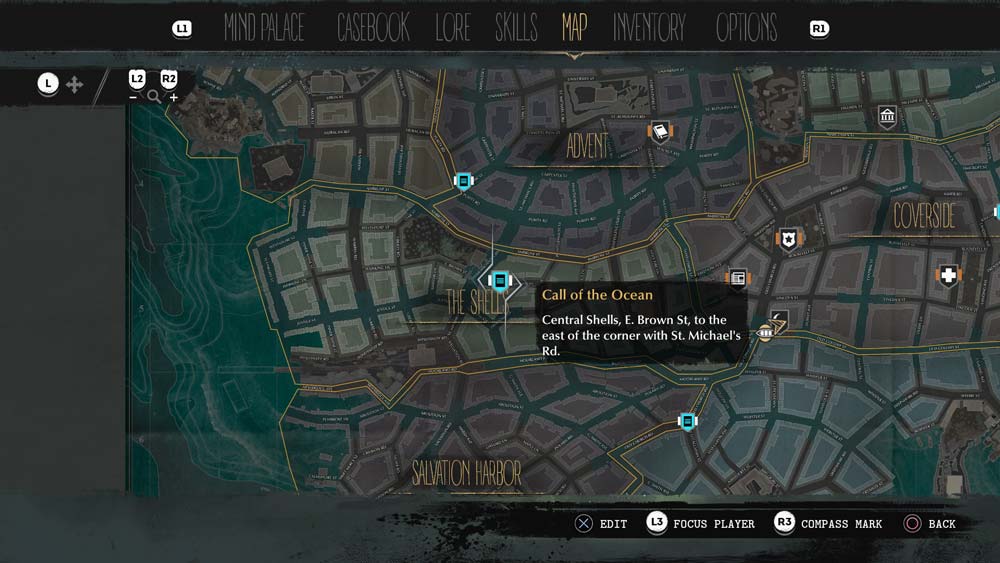Switch to the Casebook tab

click(x=373, y=28)
